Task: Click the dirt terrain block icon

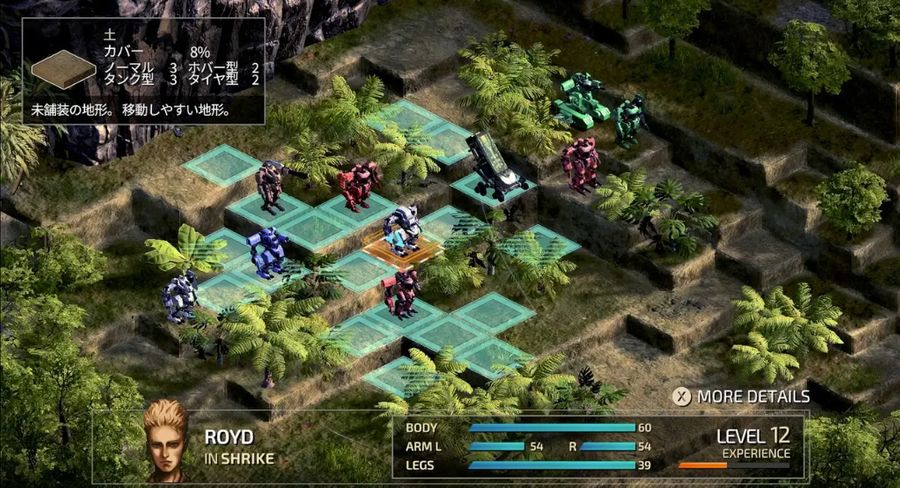Action: tap(63, 71)
